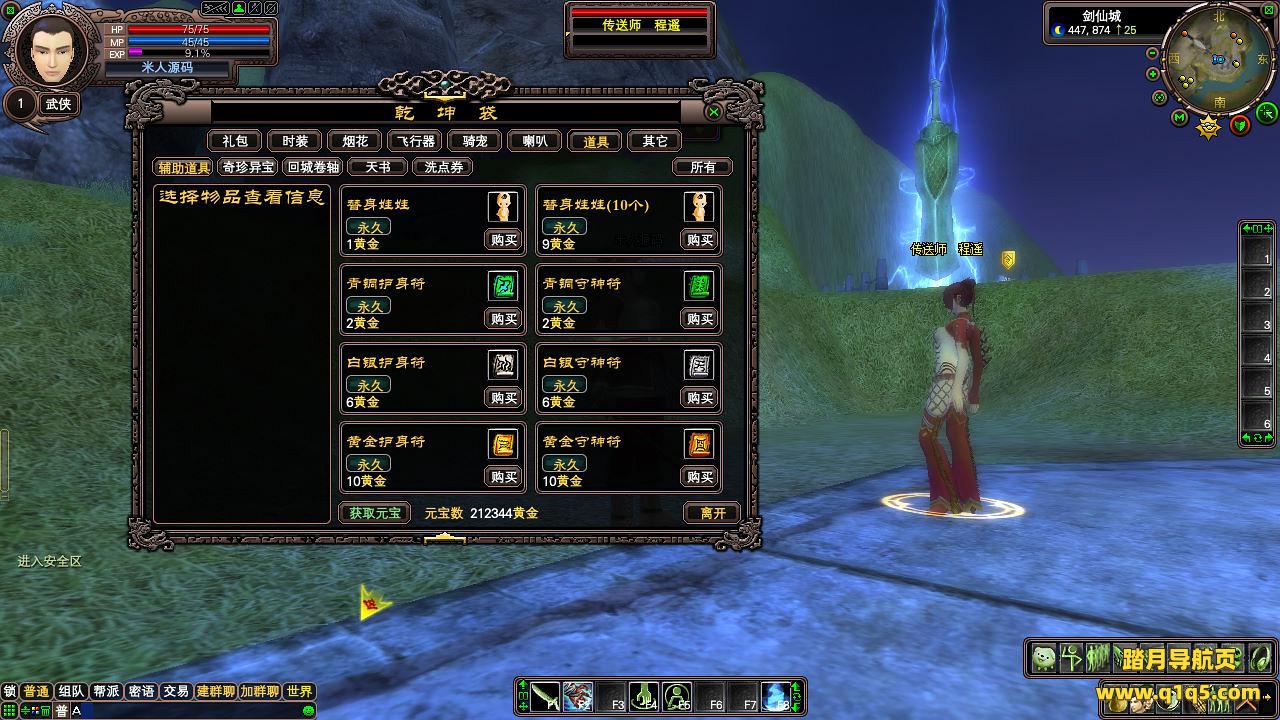The width and height of the screenshot is (1280, 720).
Task: Switch to the 其它 category tab
Action: (655, 142)
